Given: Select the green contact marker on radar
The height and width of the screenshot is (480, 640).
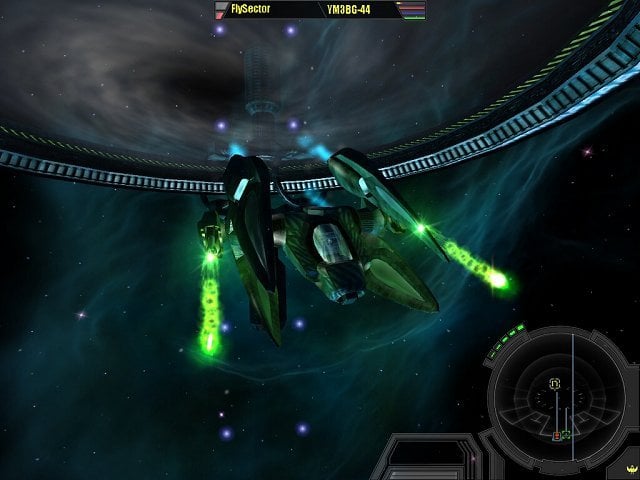Looking at the screenshot, I should click(x=566, y=435).
